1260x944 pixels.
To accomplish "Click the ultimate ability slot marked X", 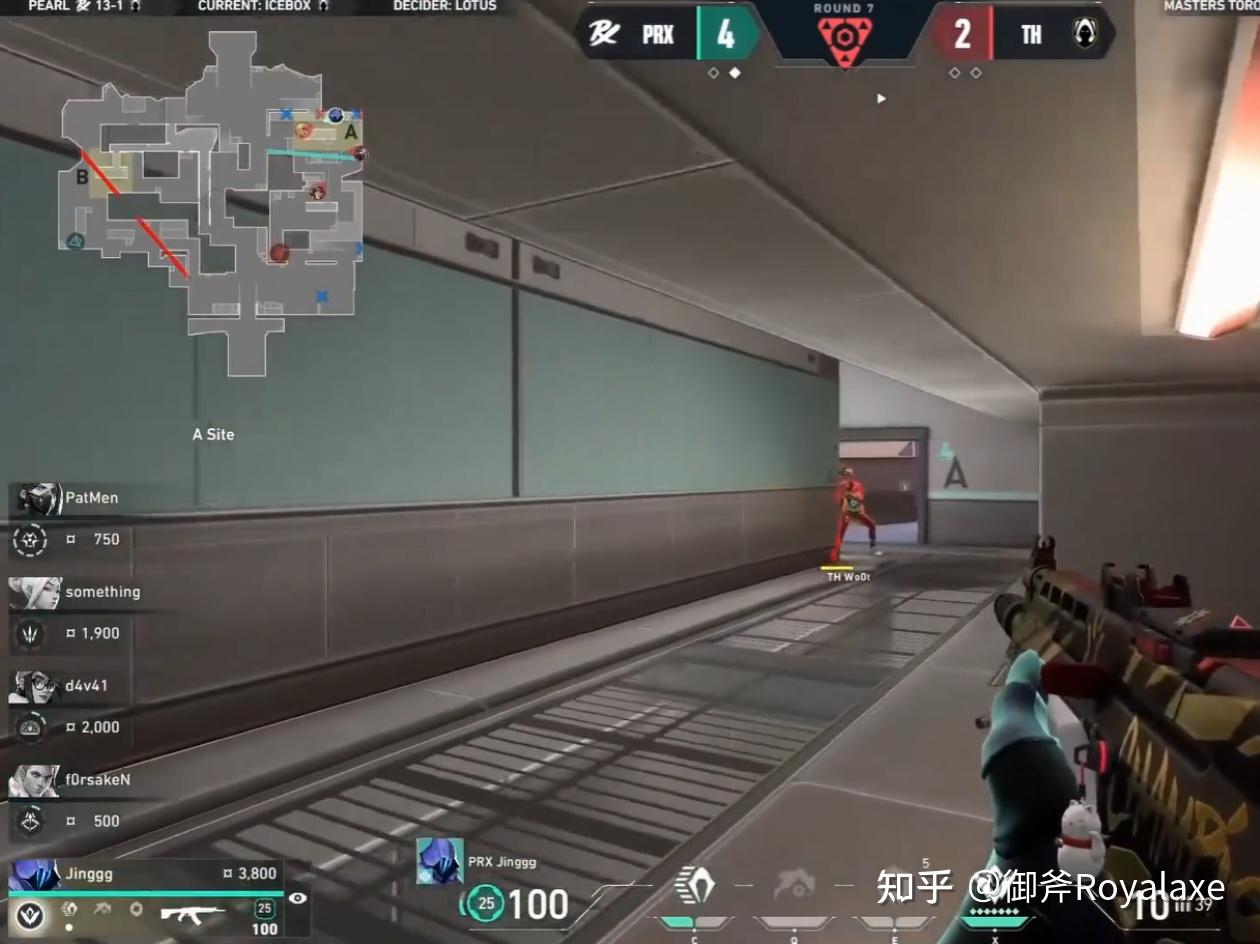I will [x=993, y=889].
